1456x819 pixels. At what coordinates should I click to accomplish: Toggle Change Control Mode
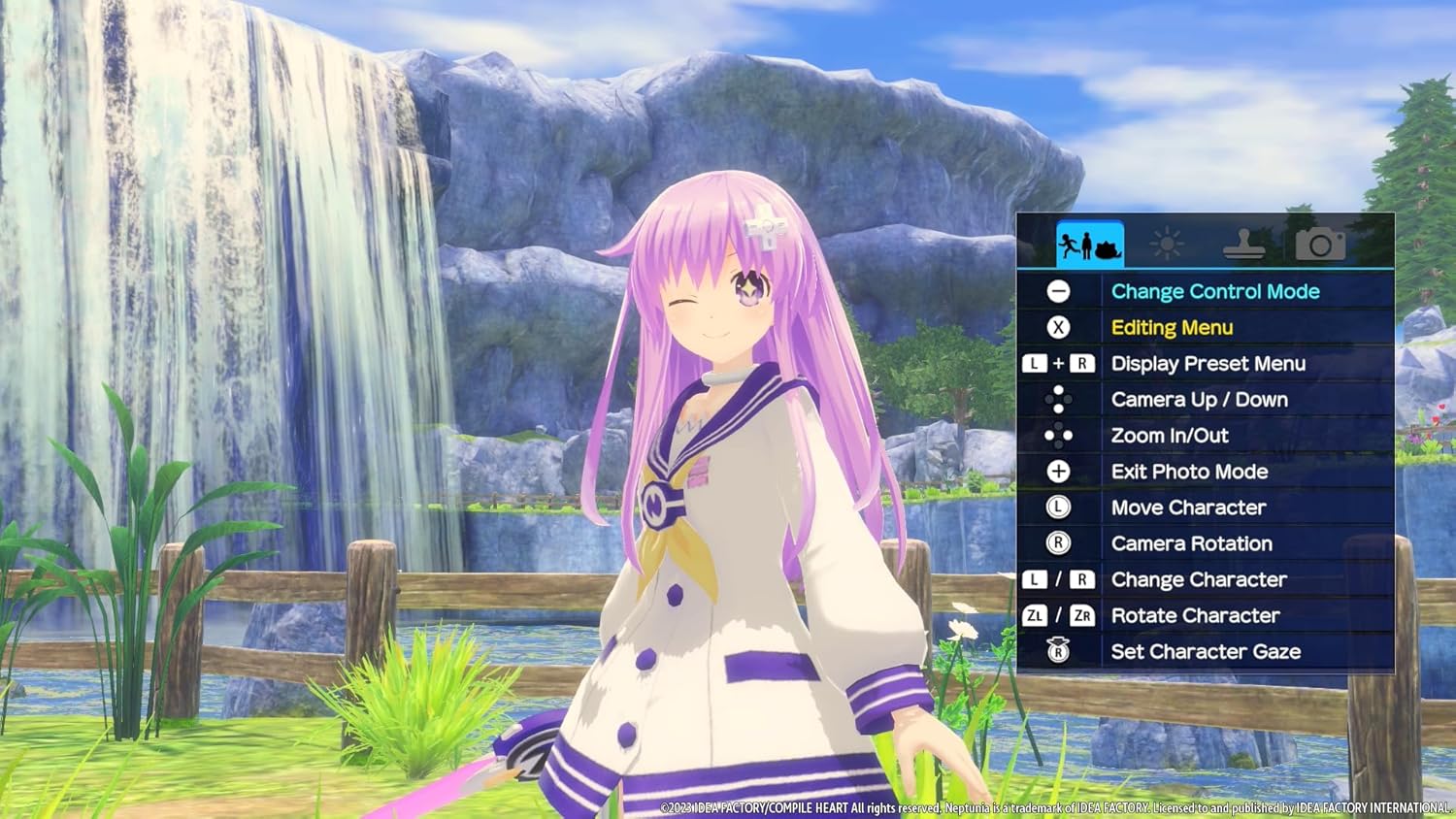pos(1214,290)
